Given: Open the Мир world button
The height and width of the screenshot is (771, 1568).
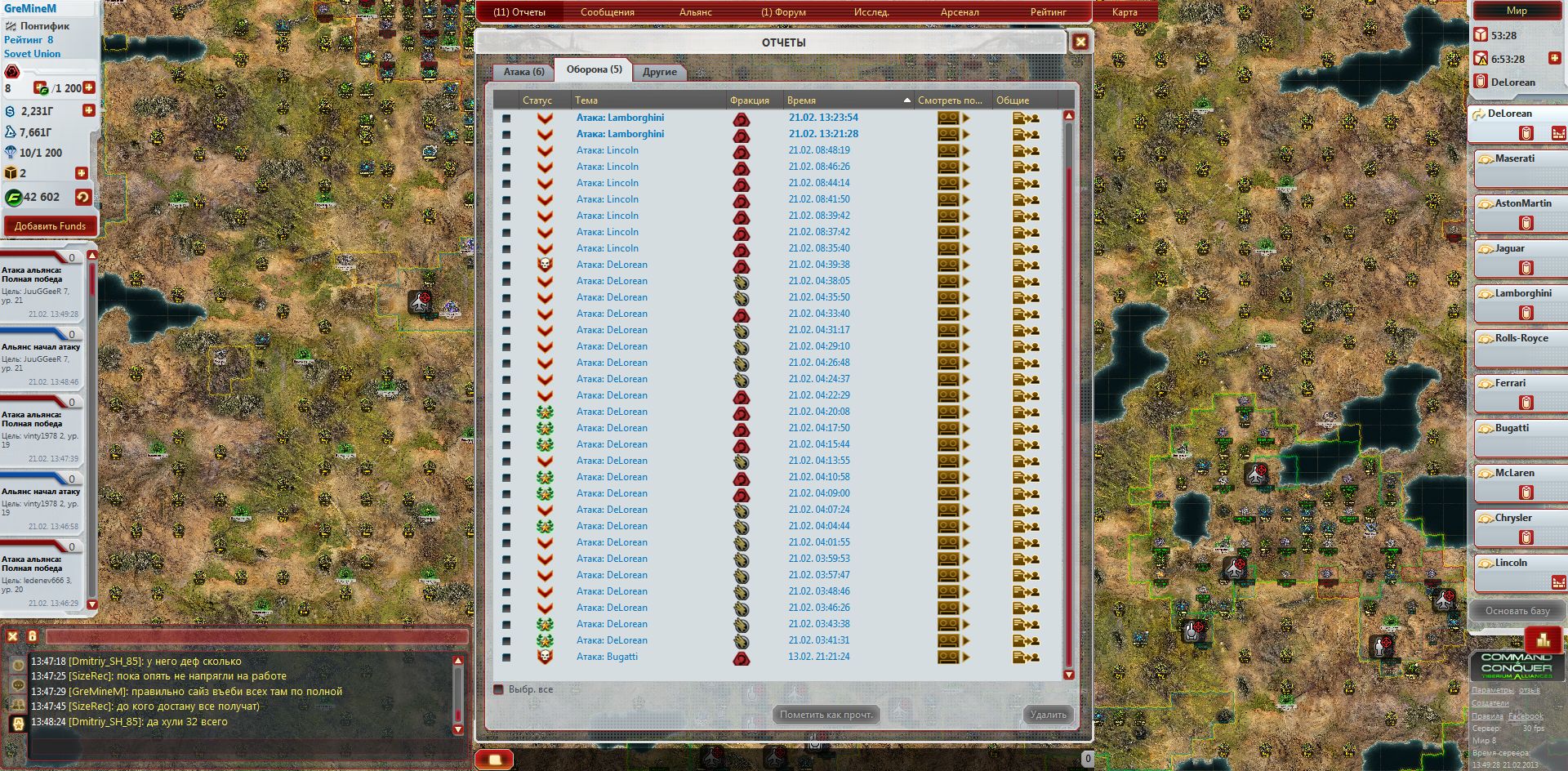Looking at the screenshot, I should [1517, 11].
